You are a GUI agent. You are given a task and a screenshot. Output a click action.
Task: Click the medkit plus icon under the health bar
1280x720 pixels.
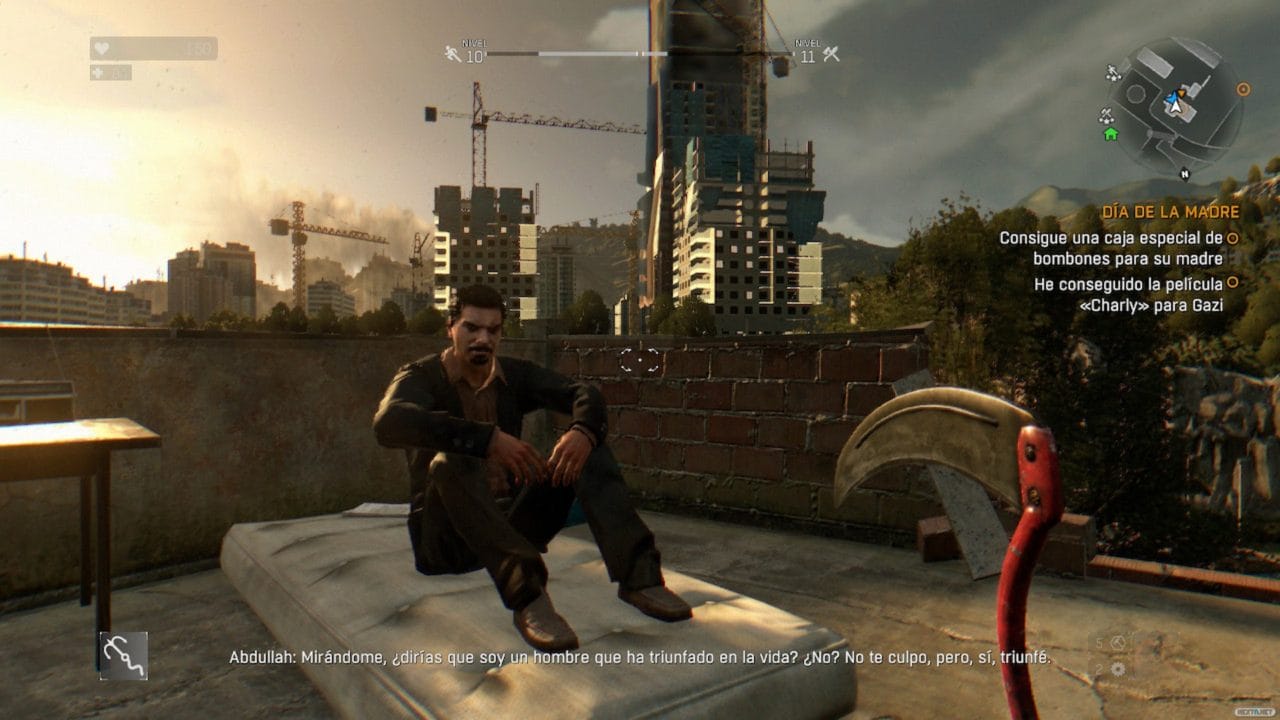pyautogui.click(x=97, y=74)
